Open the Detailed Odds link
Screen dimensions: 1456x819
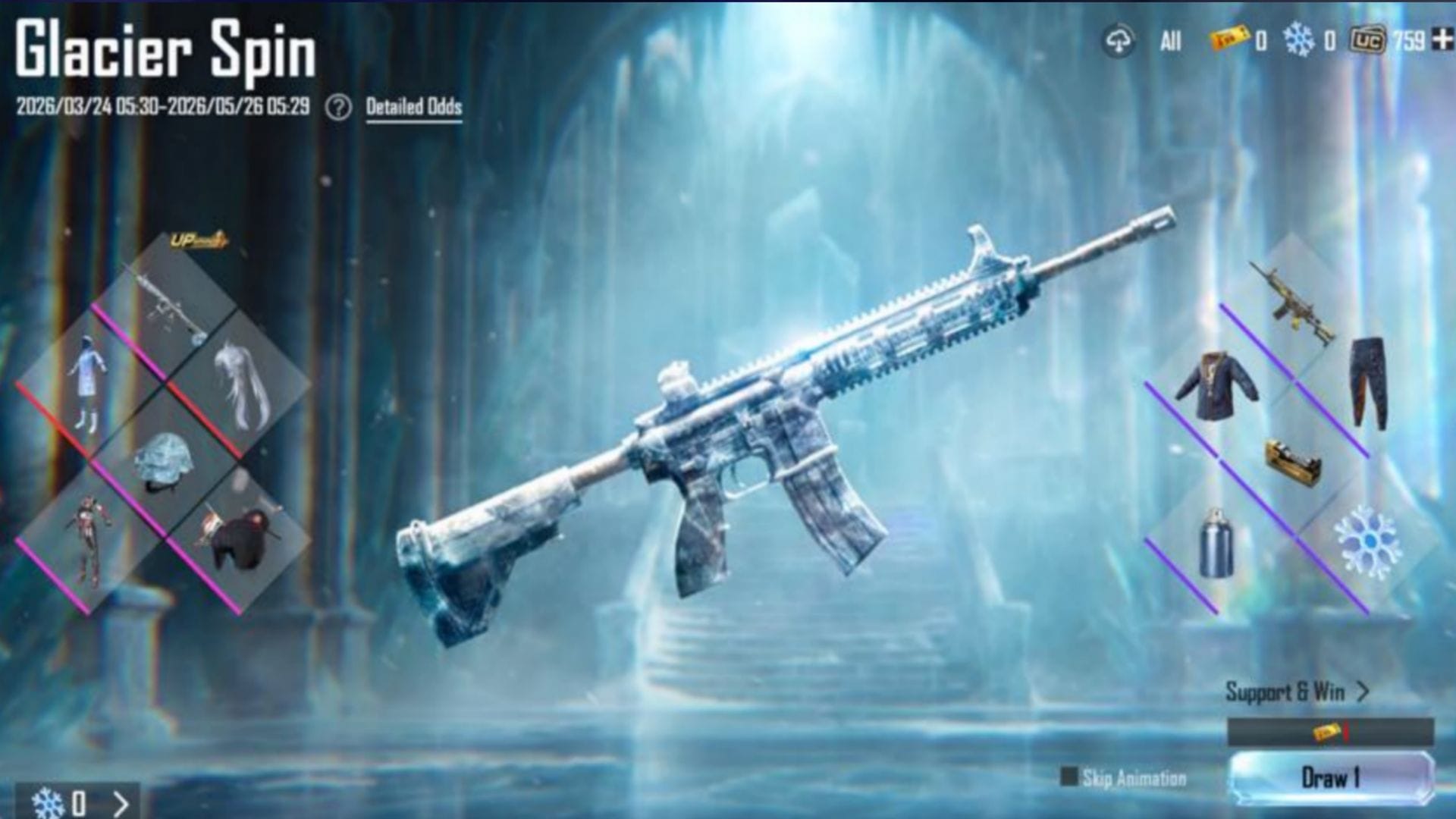click(x=414, y=107)
